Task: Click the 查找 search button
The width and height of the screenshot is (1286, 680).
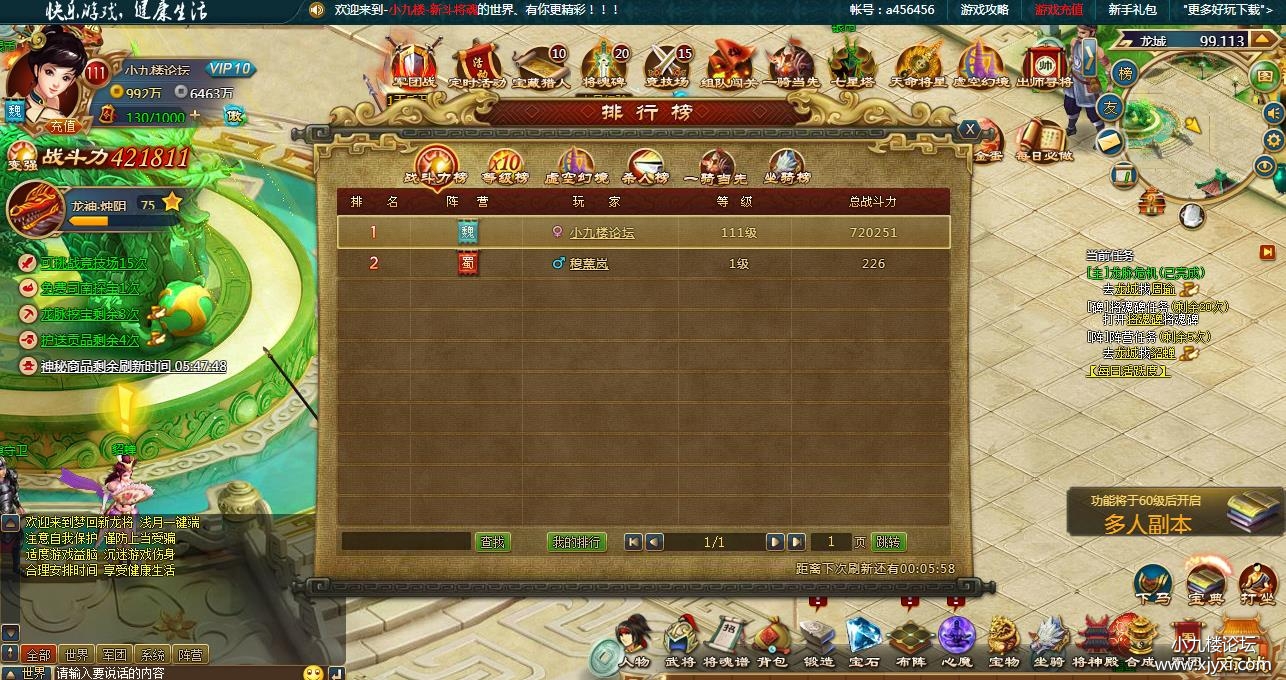Action: tap(492, 542)
